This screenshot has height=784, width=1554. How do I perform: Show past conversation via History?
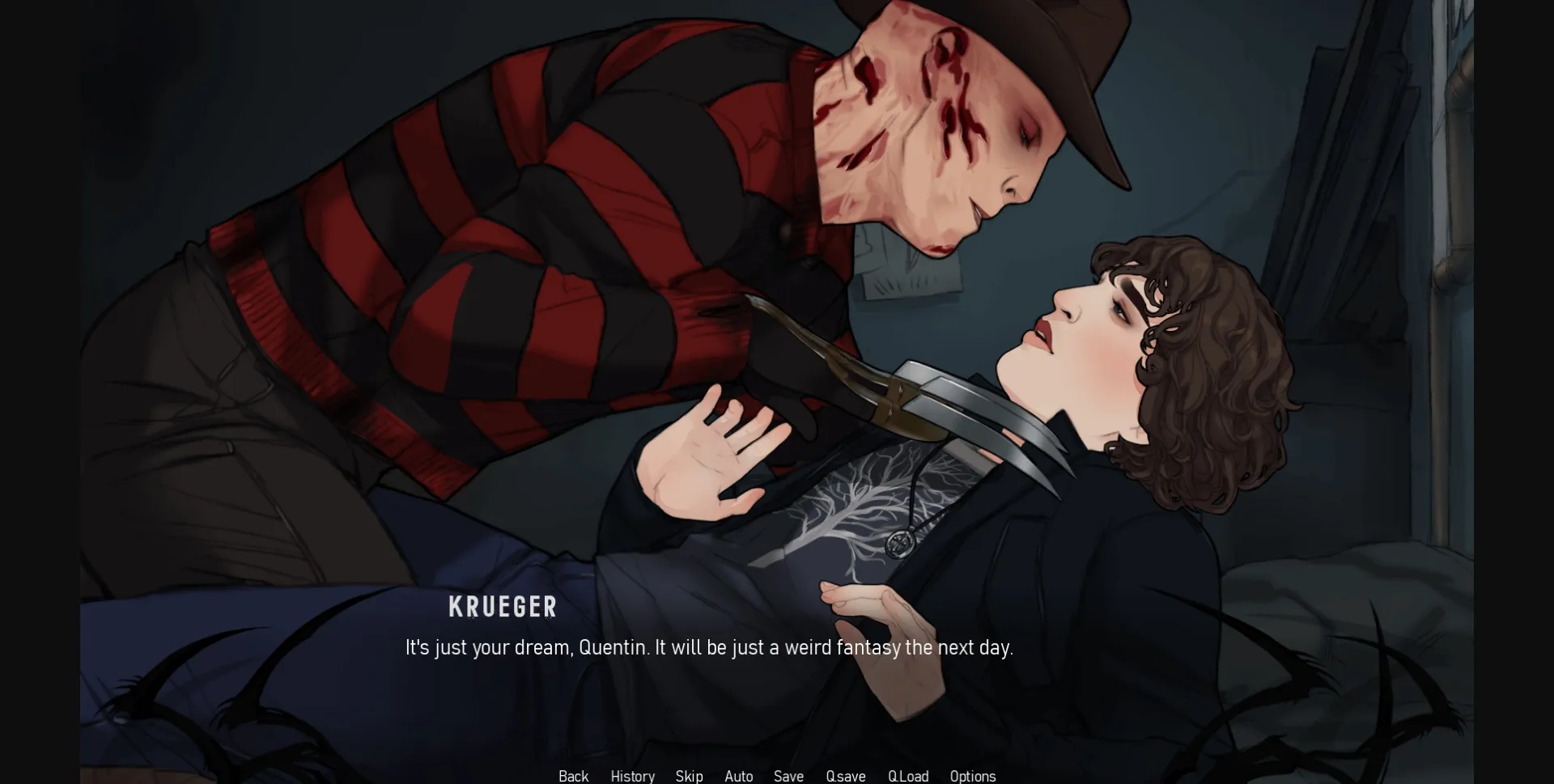[632, 776]
